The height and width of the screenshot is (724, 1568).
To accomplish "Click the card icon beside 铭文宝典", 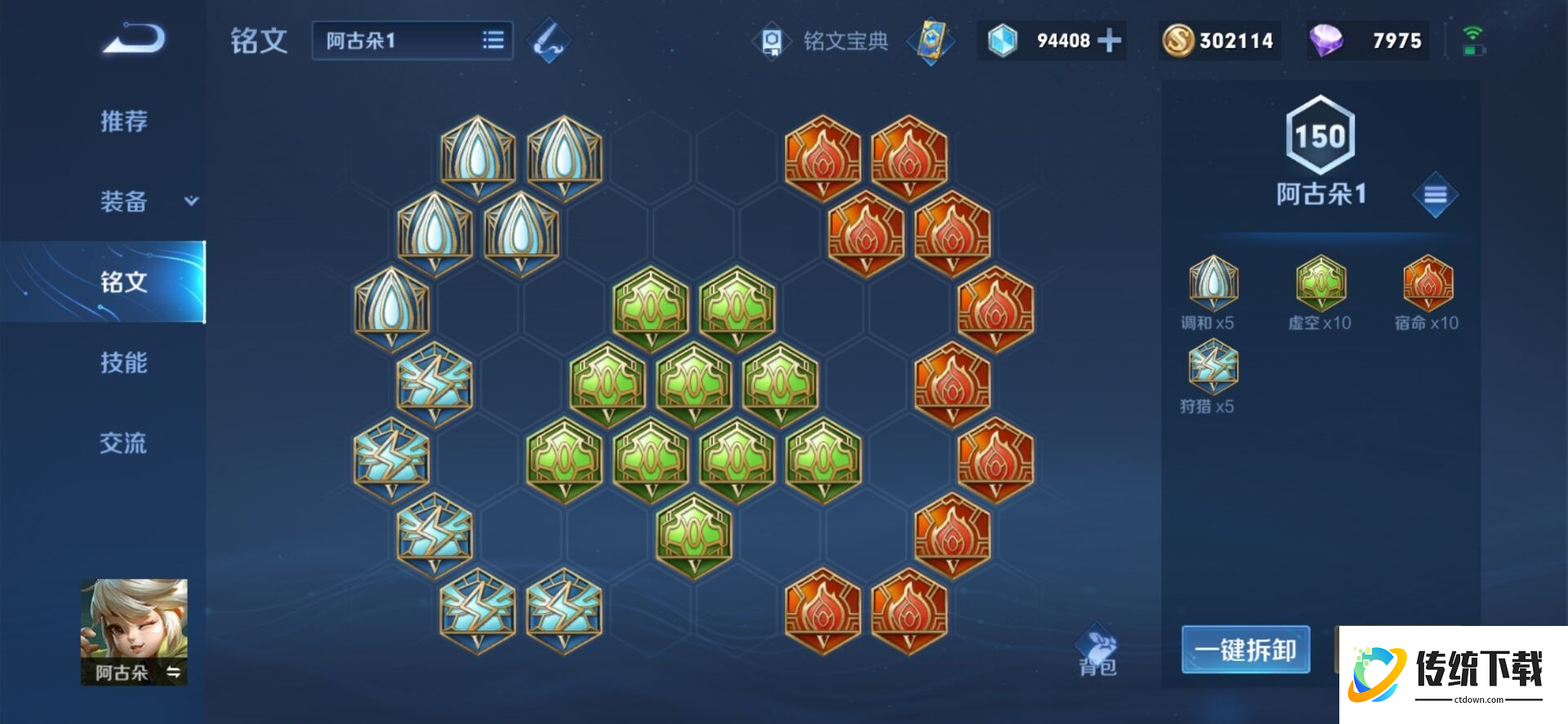I will click(x=932, y=41).
